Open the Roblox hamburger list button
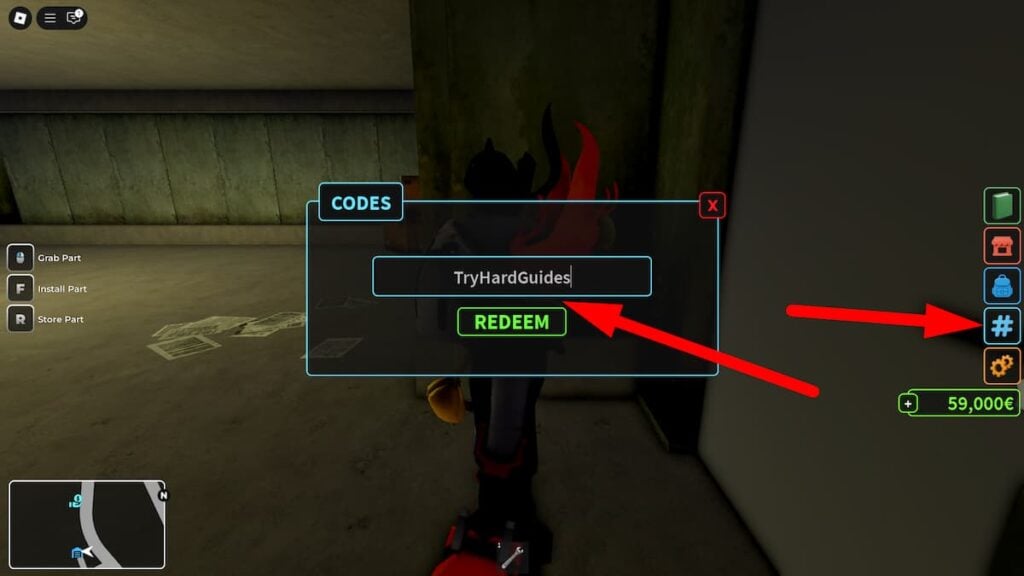 tap(49, 18)
